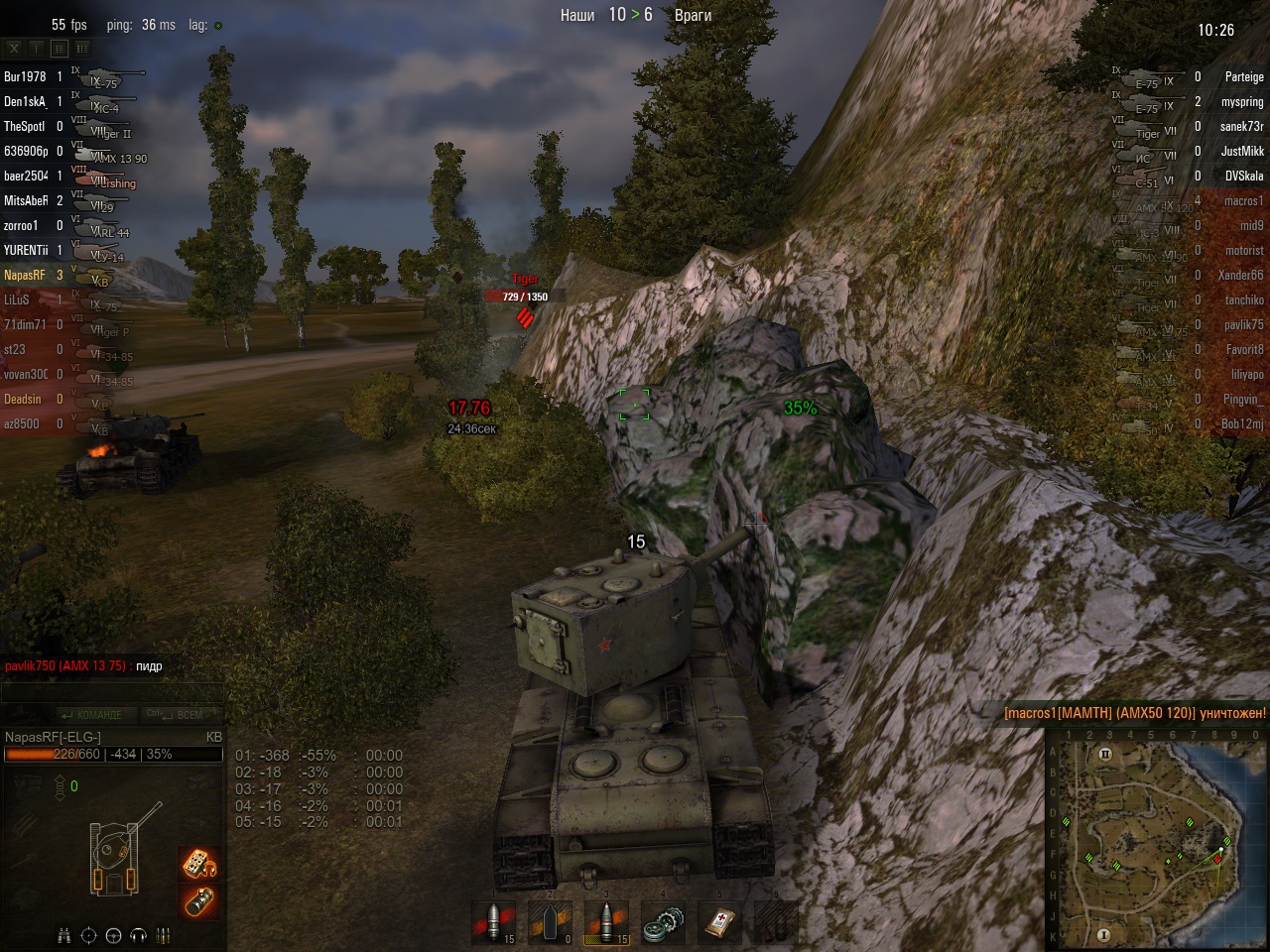1270x952 pixels.
Task: Select the headphones radio operator crew icon
Action: [x=138, y=935]
